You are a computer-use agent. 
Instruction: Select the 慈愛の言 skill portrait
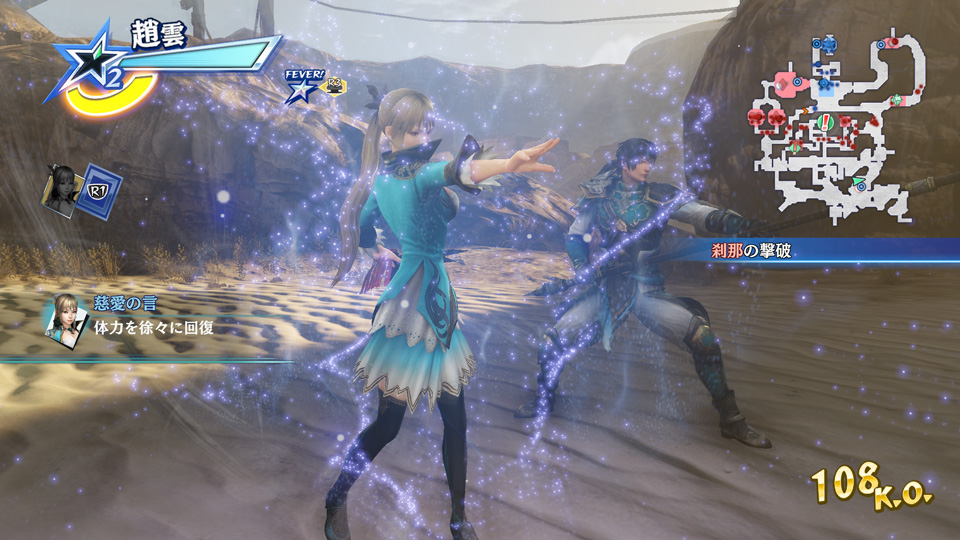(x=62, y=319)
